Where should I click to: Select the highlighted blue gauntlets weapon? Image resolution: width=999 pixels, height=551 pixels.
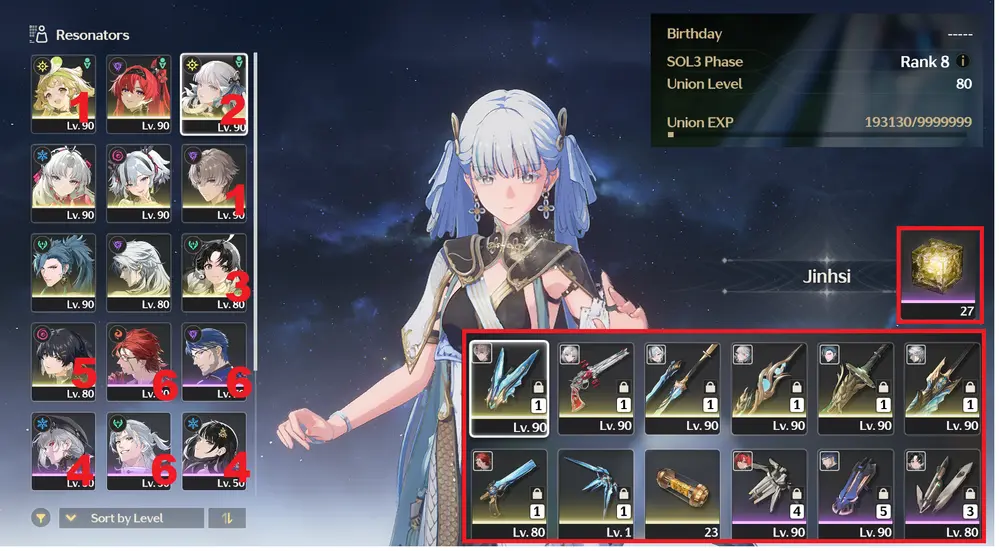pos(509,387)
